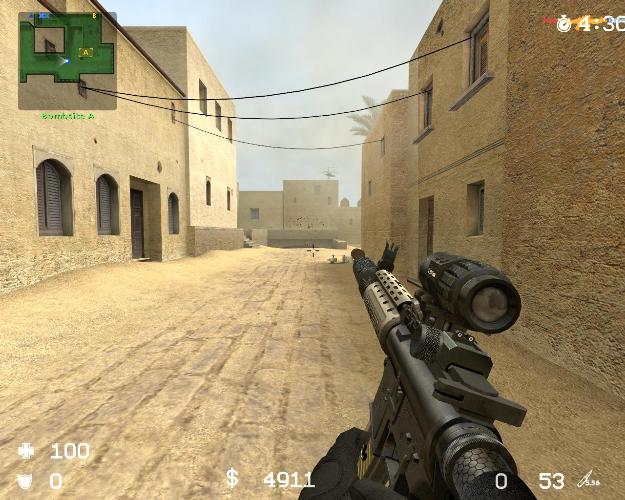Click the round timer stopwatch icon
This screenshot has width=625, height=500.
[x=564, y=23]
